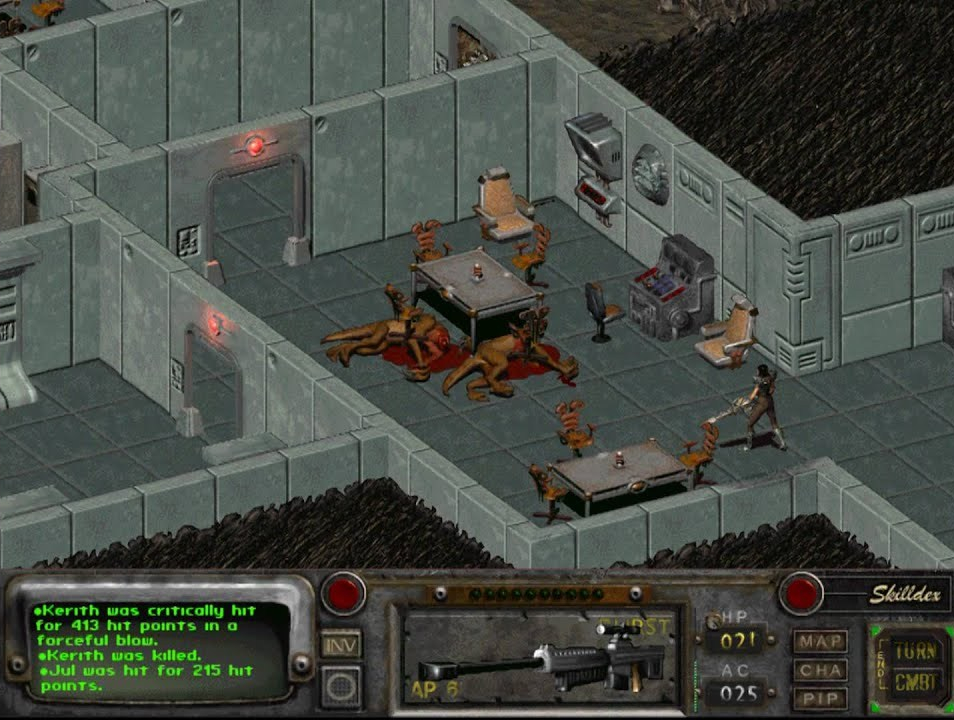End combat with the CMBT button

coord(914,684)
